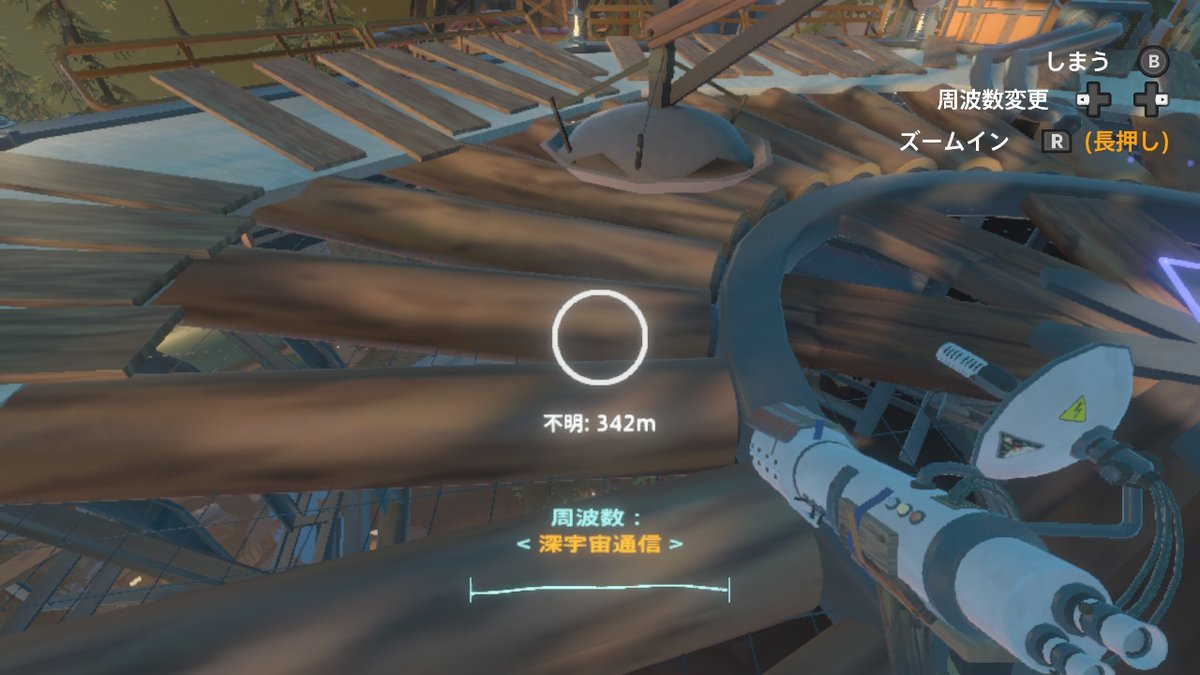Select the 深宇宙通信 frequency label

click(598, 545)
